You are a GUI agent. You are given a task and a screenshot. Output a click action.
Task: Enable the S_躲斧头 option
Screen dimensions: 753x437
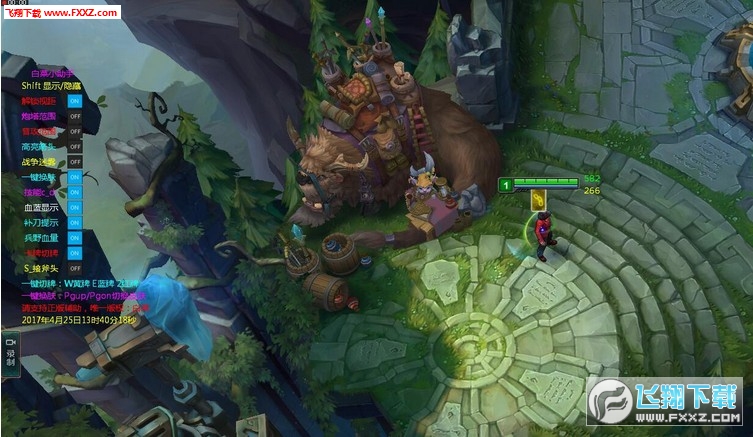pyautogui.click(x=75, y=268)
